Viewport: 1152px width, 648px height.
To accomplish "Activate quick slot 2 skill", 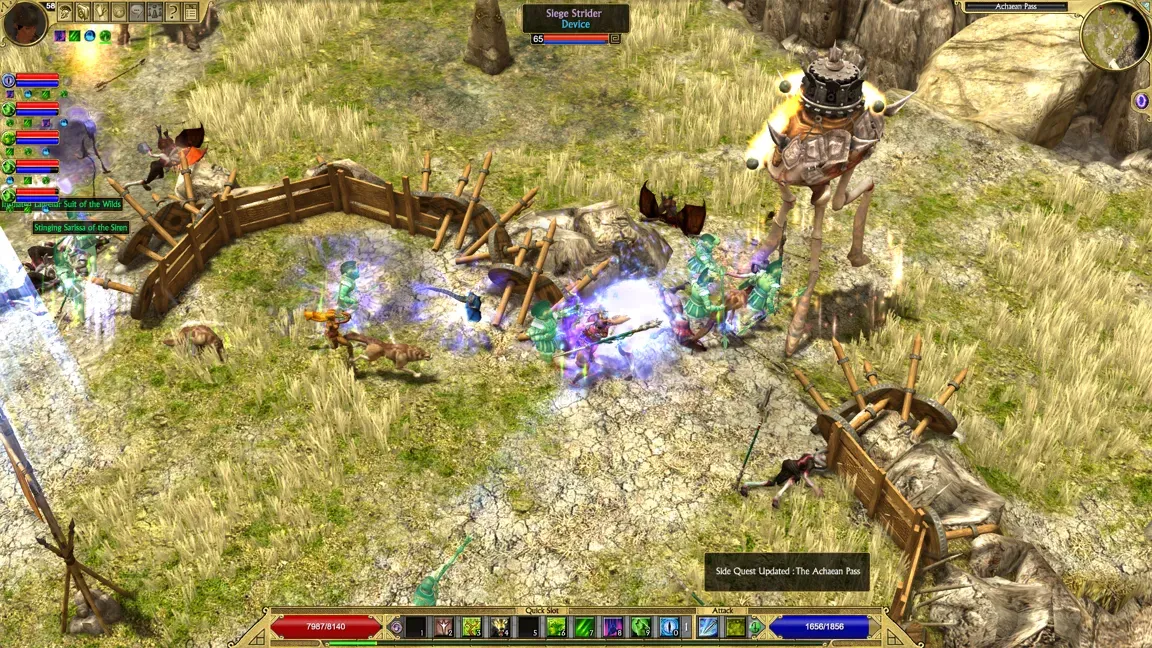I will (x=443, y=627).
